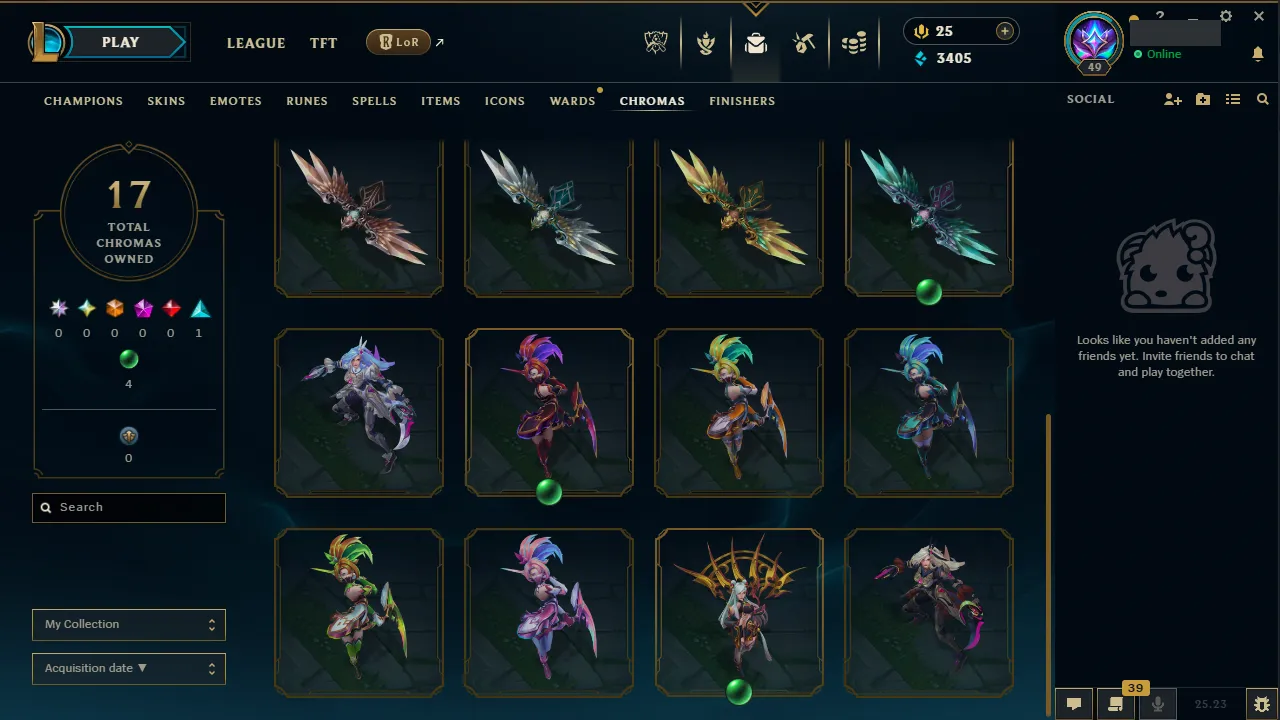Open the Acquisition date sort dropdown
Image resolution: width=1280 pixels, height=720 pixels.
pyautogui.click(x=128, y=668)
